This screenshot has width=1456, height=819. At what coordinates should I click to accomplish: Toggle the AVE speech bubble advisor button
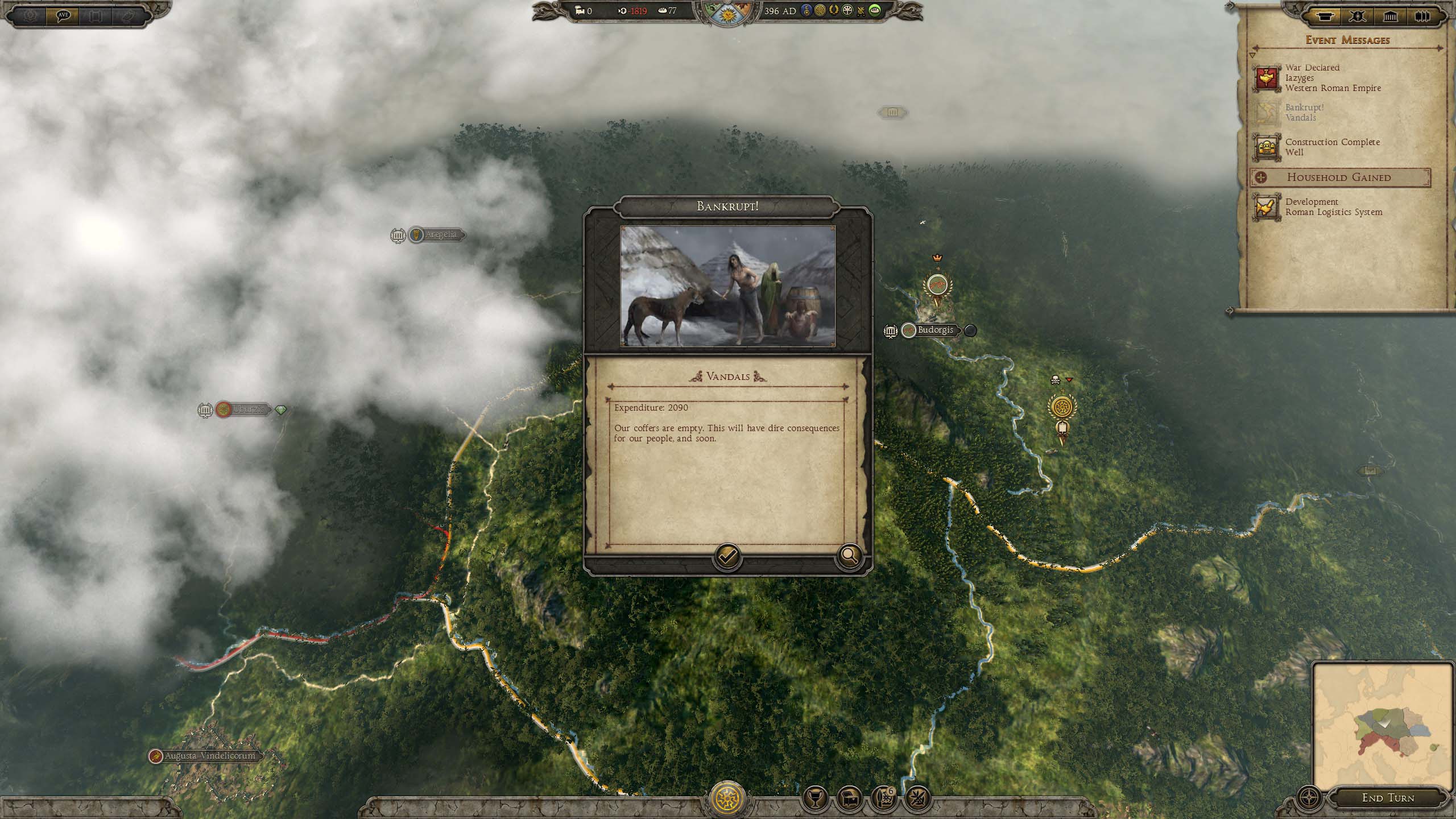[63, 15]
